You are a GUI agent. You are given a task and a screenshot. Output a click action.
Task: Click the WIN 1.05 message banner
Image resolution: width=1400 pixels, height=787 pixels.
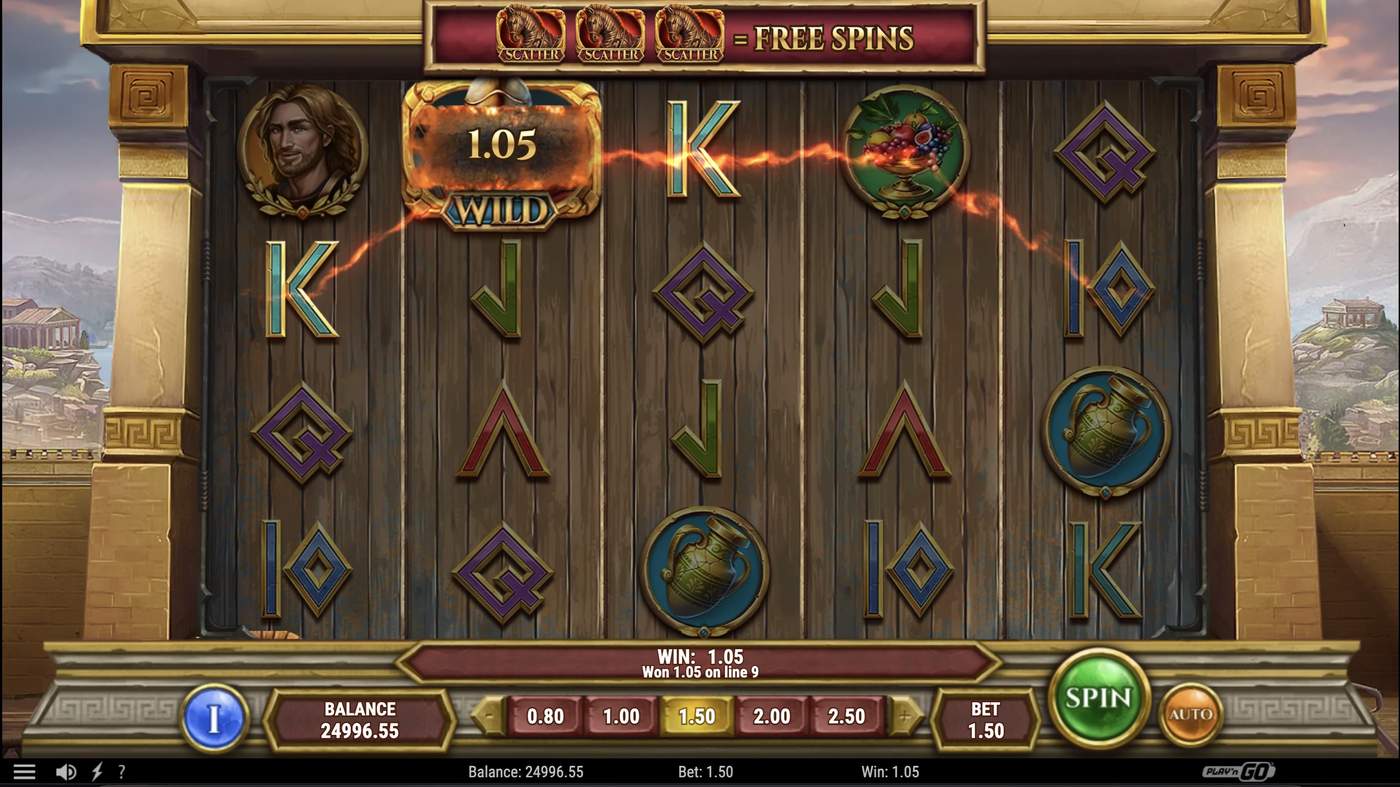coord(700,664)
